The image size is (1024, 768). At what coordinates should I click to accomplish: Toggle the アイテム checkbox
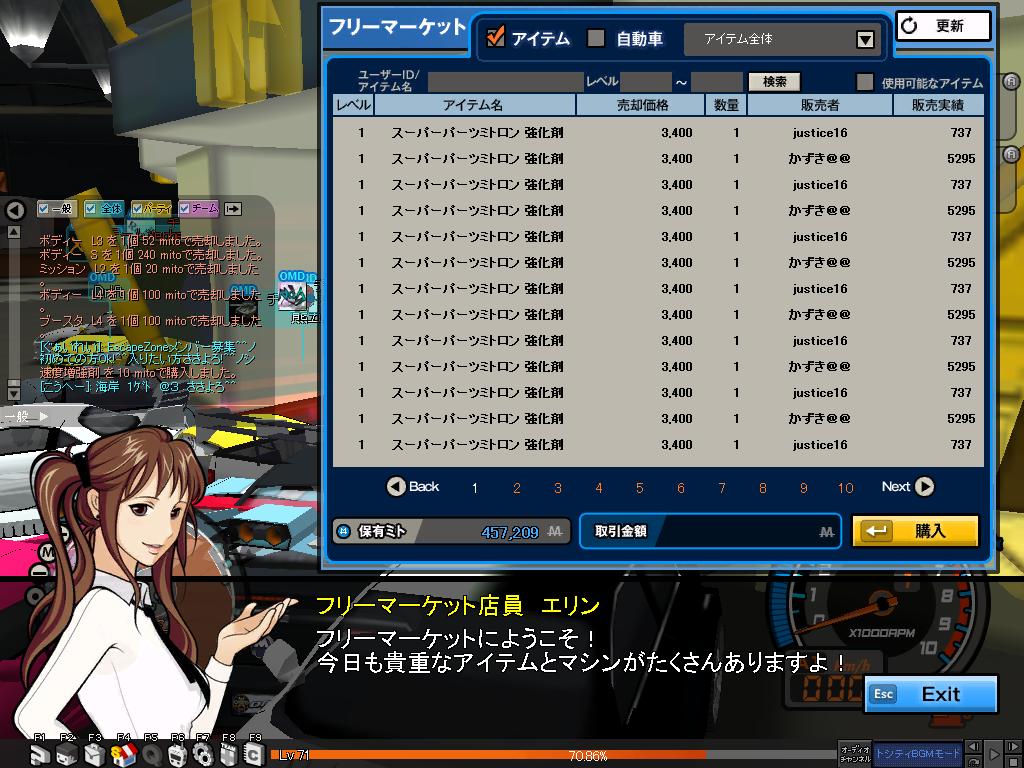point(495,38)
